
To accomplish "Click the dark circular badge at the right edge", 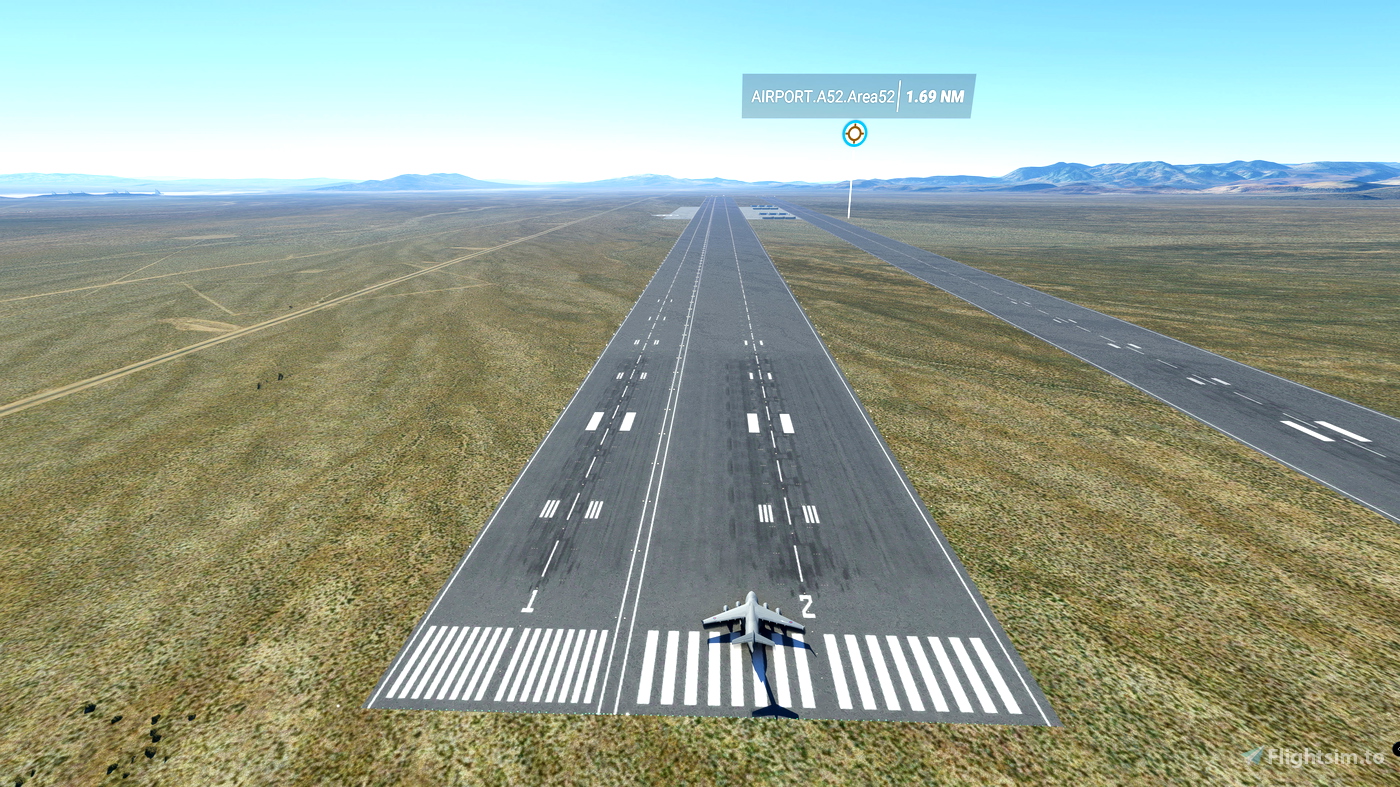I will coord(1396,750).
